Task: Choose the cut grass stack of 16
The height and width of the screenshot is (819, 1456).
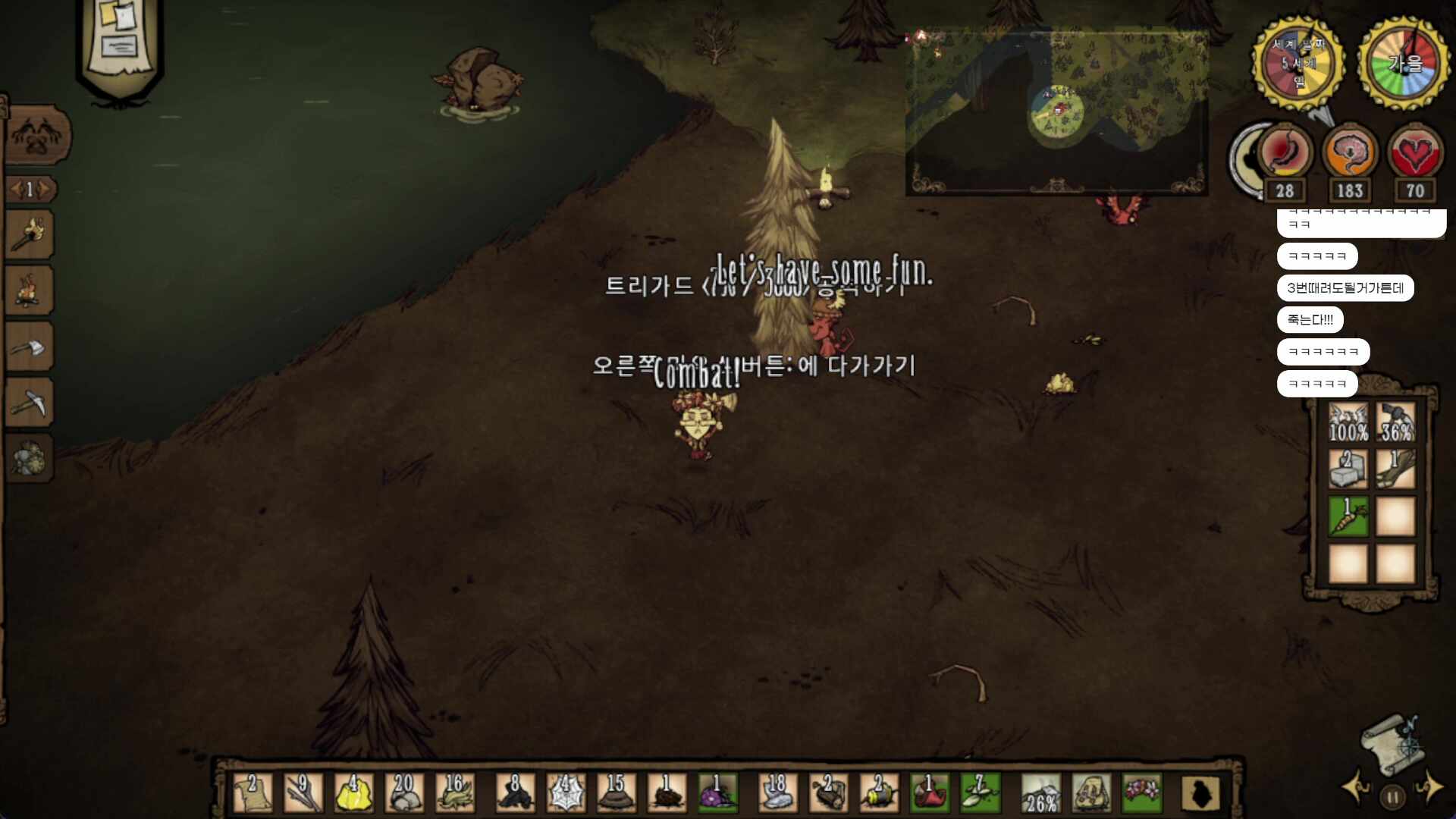Action: pos(455,793)
